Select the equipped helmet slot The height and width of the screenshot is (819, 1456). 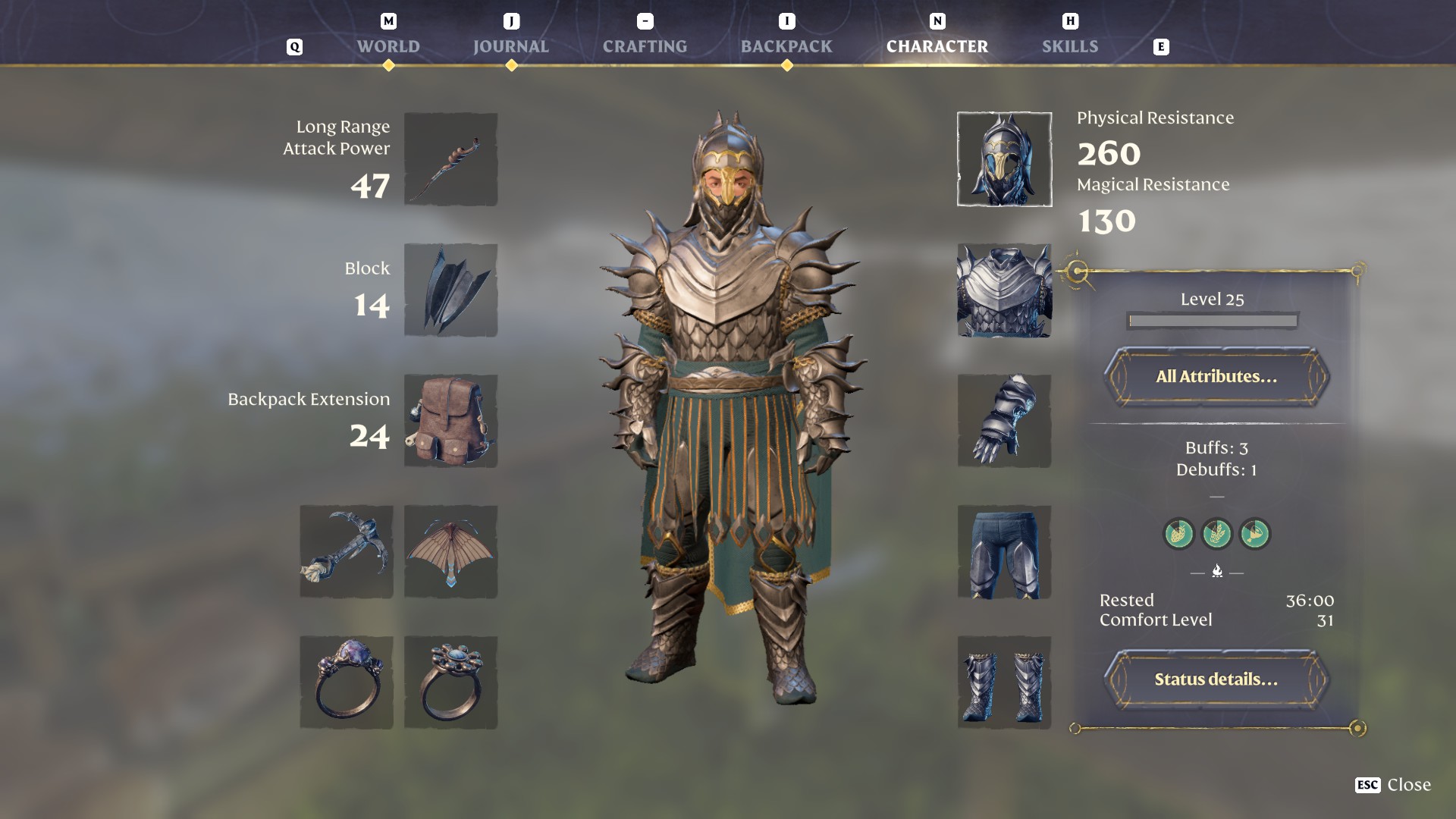[x=1004, y=159]
